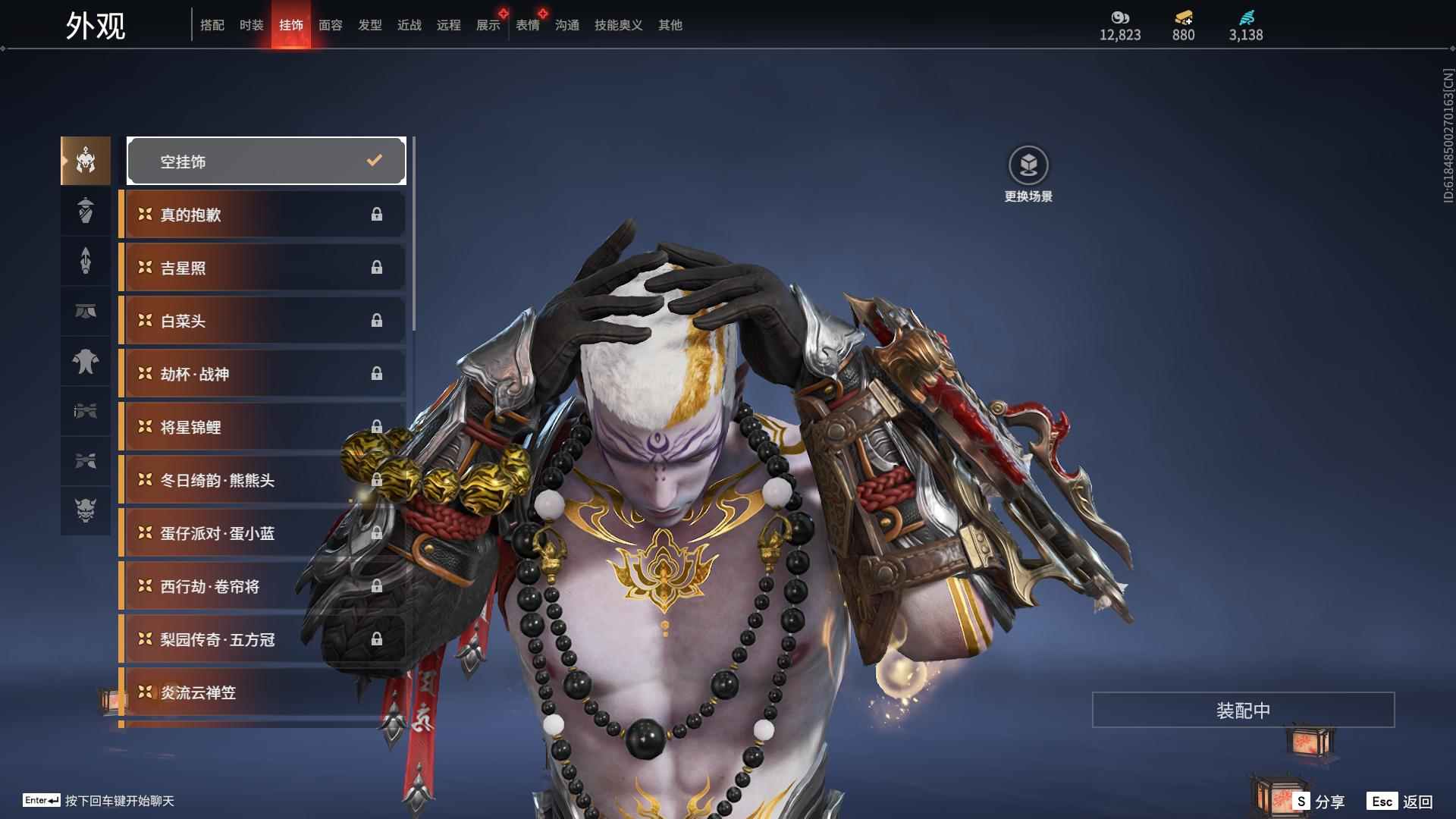
Task: Show the 展示 tab
Action: (488, 25)
